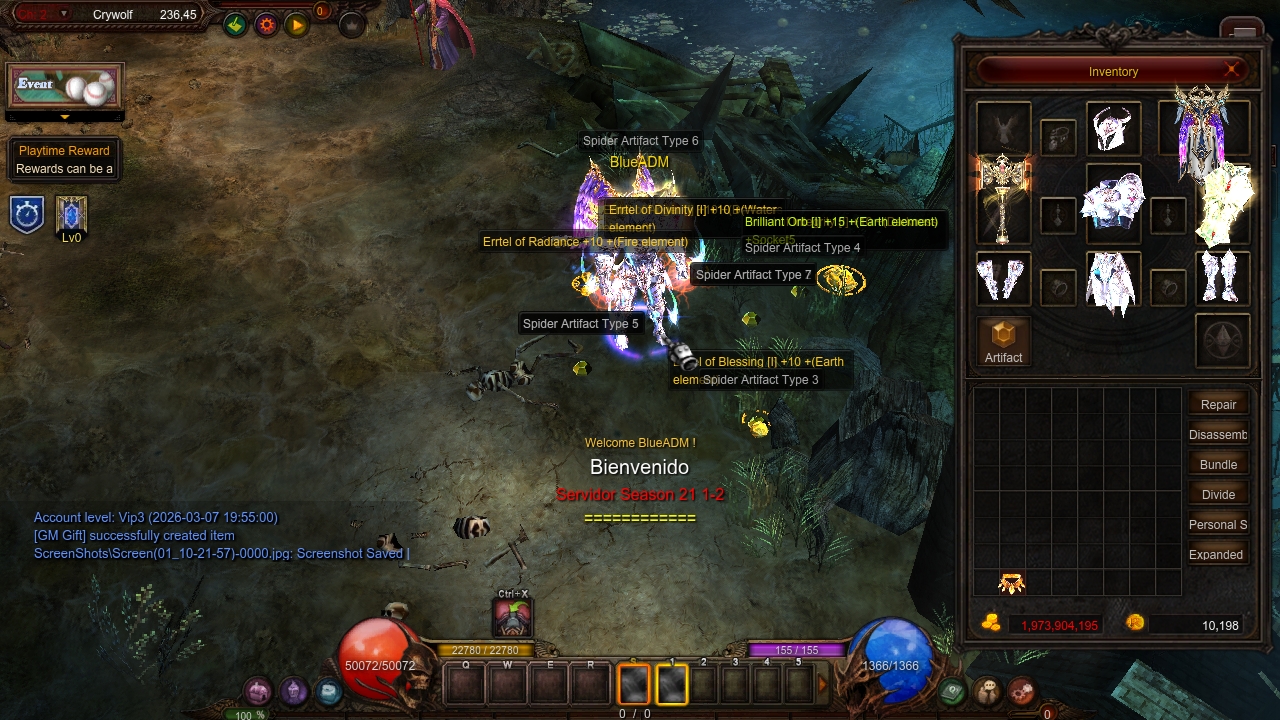Select the orange item in the inventory grid
Image resolution: width=1280 pixels, height=720 pixels.
(x=1012, y=583)
